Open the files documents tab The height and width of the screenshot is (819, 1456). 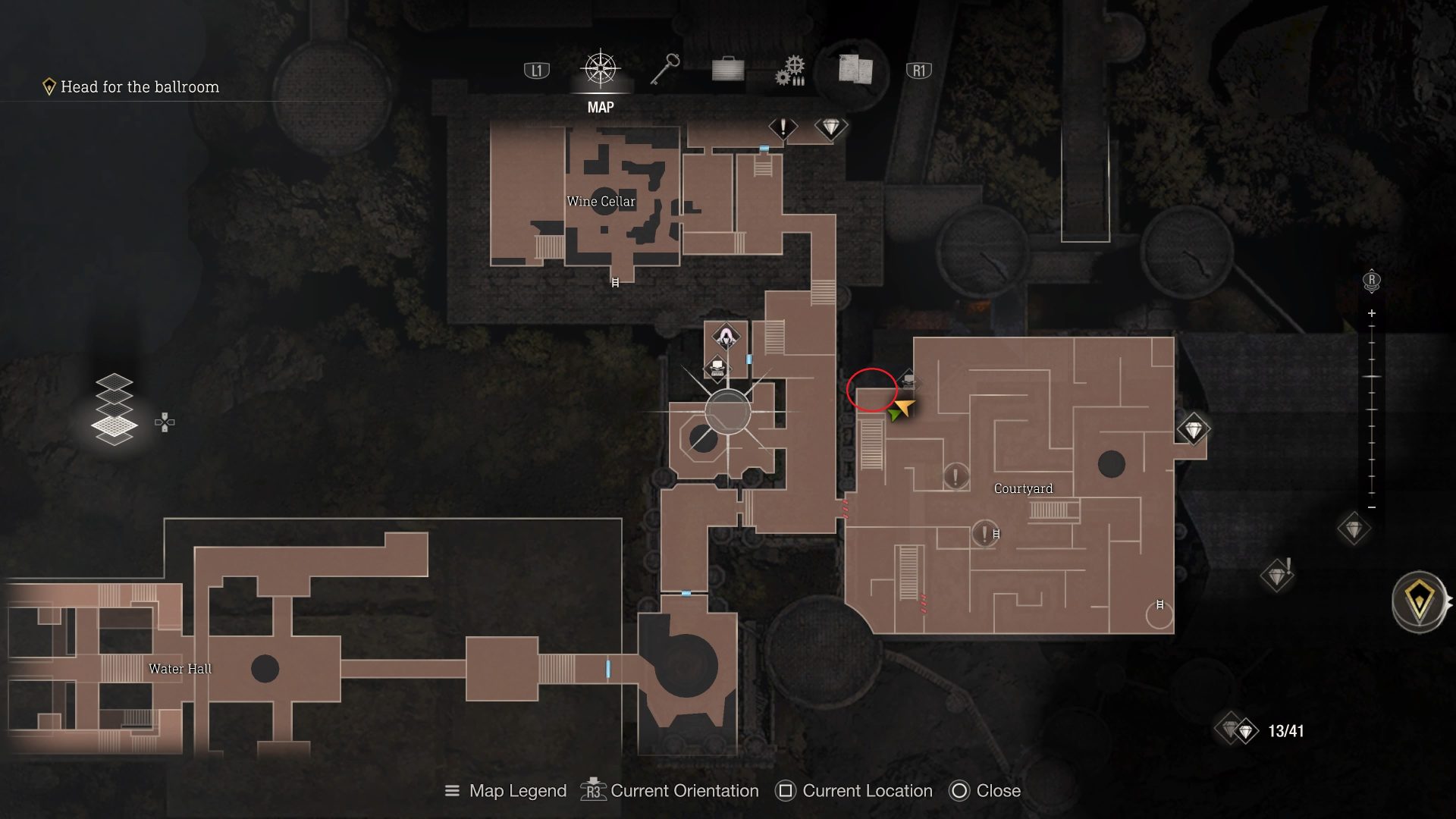tap(855, 69)
